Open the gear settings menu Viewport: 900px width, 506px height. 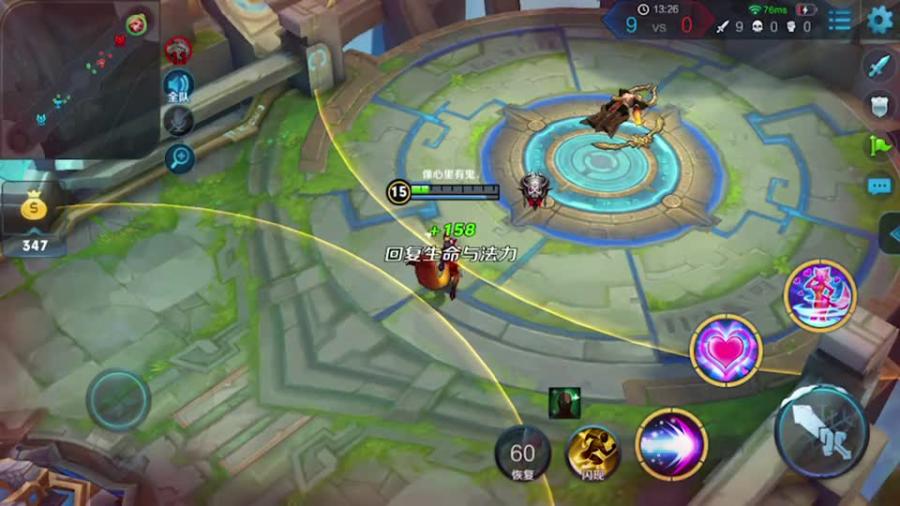coord(880,19)
